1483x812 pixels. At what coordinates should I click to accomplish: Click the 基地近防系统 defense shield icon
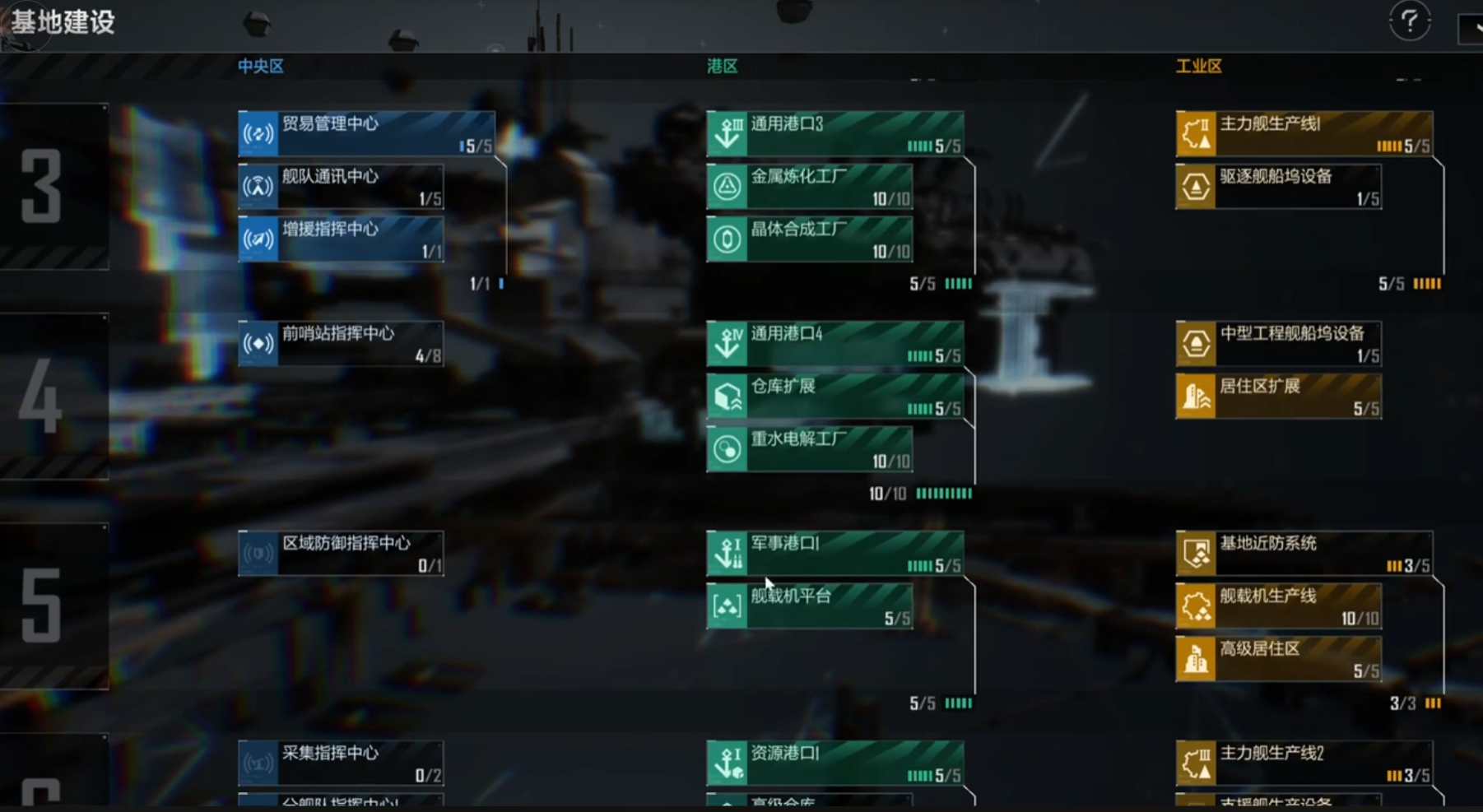click(1195, 552)
